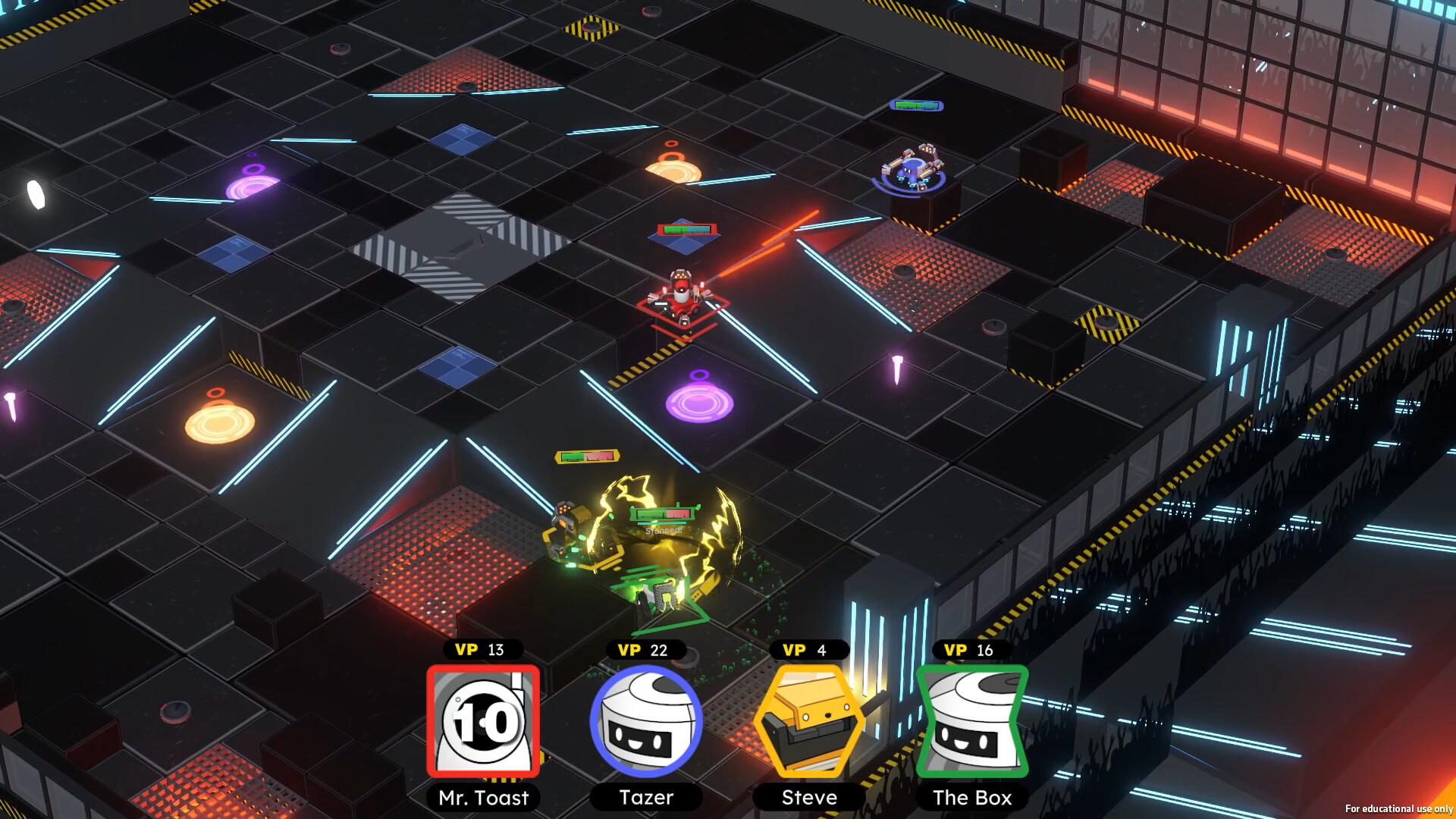Select Tazer's blue robot portrait icon

[645, 721]
